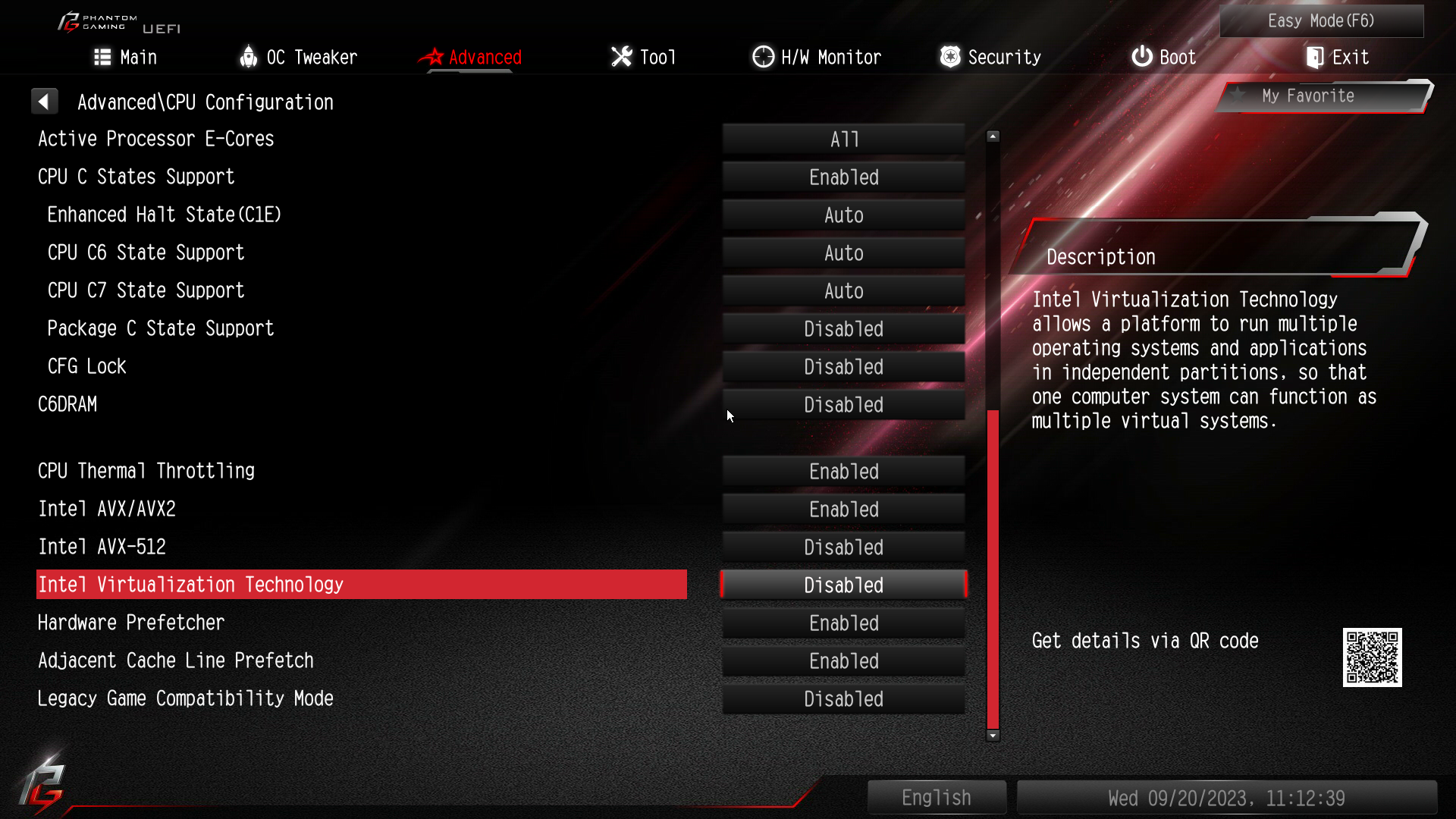The height and width of the screenshot is (819, 1456).
Task: Switch to Easy Mode
Action: [1321, 20]
